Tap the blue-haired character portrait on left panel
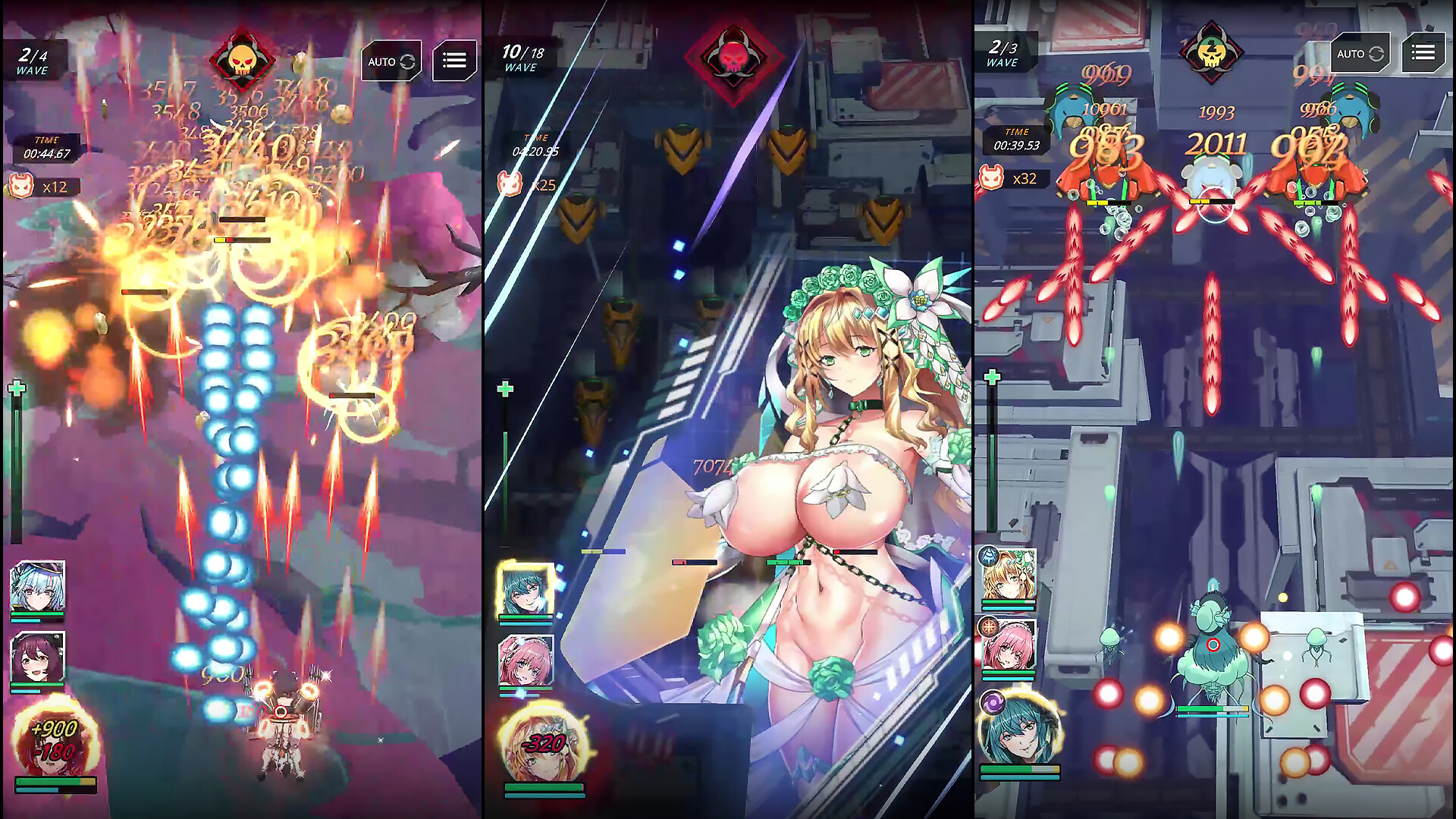The image size is (1456, 819). (36, 591)
